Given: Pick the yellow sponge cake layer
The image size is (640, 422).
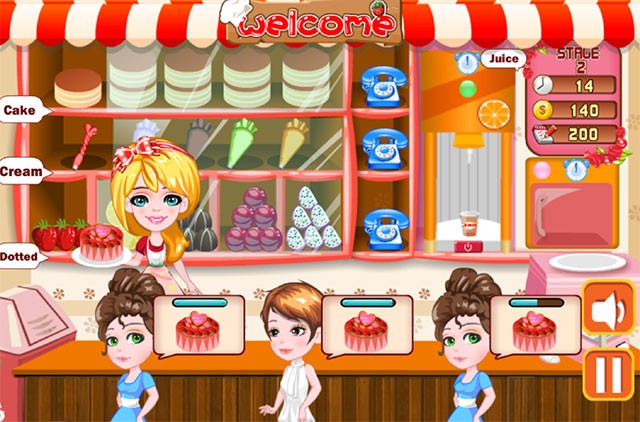Looking at the screenshot, I should [x=78, y=89].
